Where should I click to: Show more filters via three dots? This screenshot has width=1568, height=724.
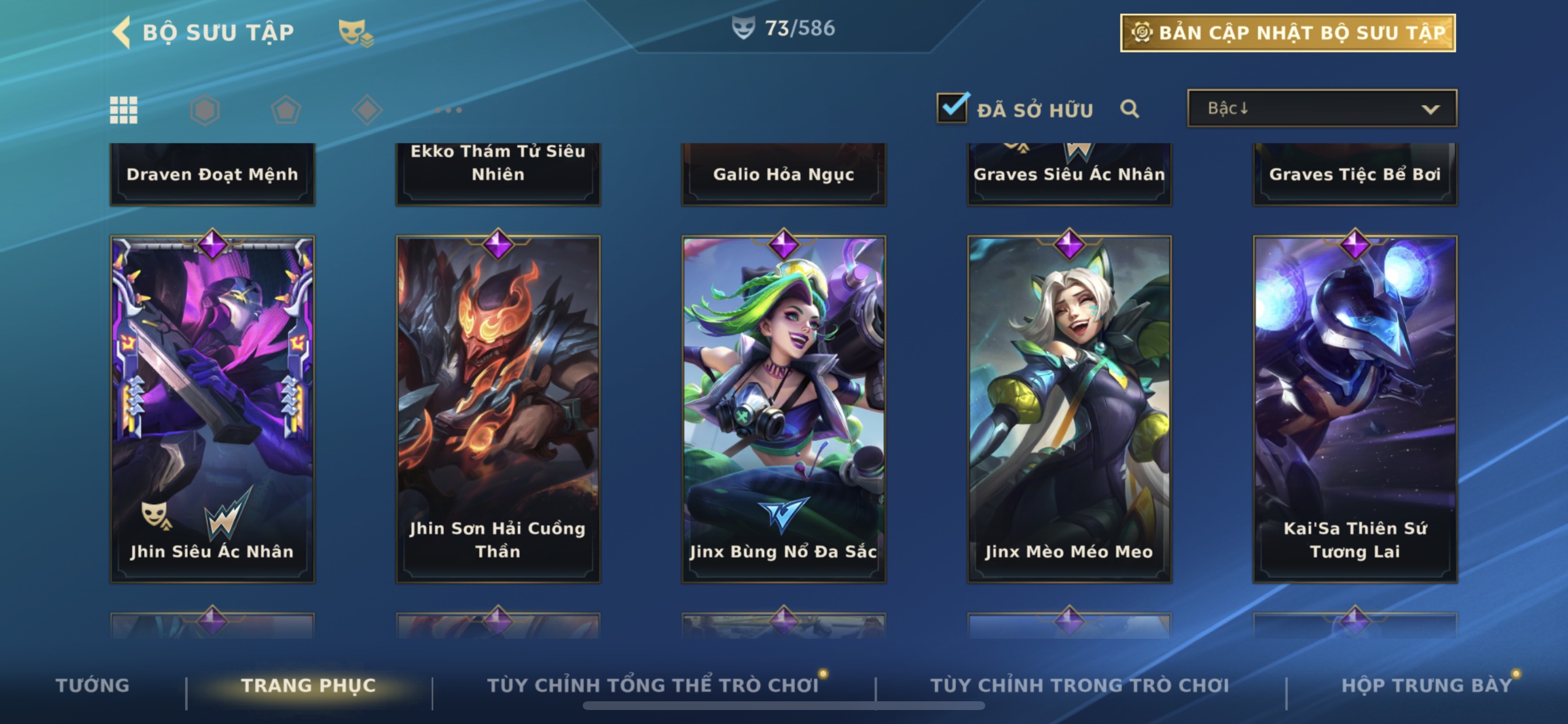(449, 110)
